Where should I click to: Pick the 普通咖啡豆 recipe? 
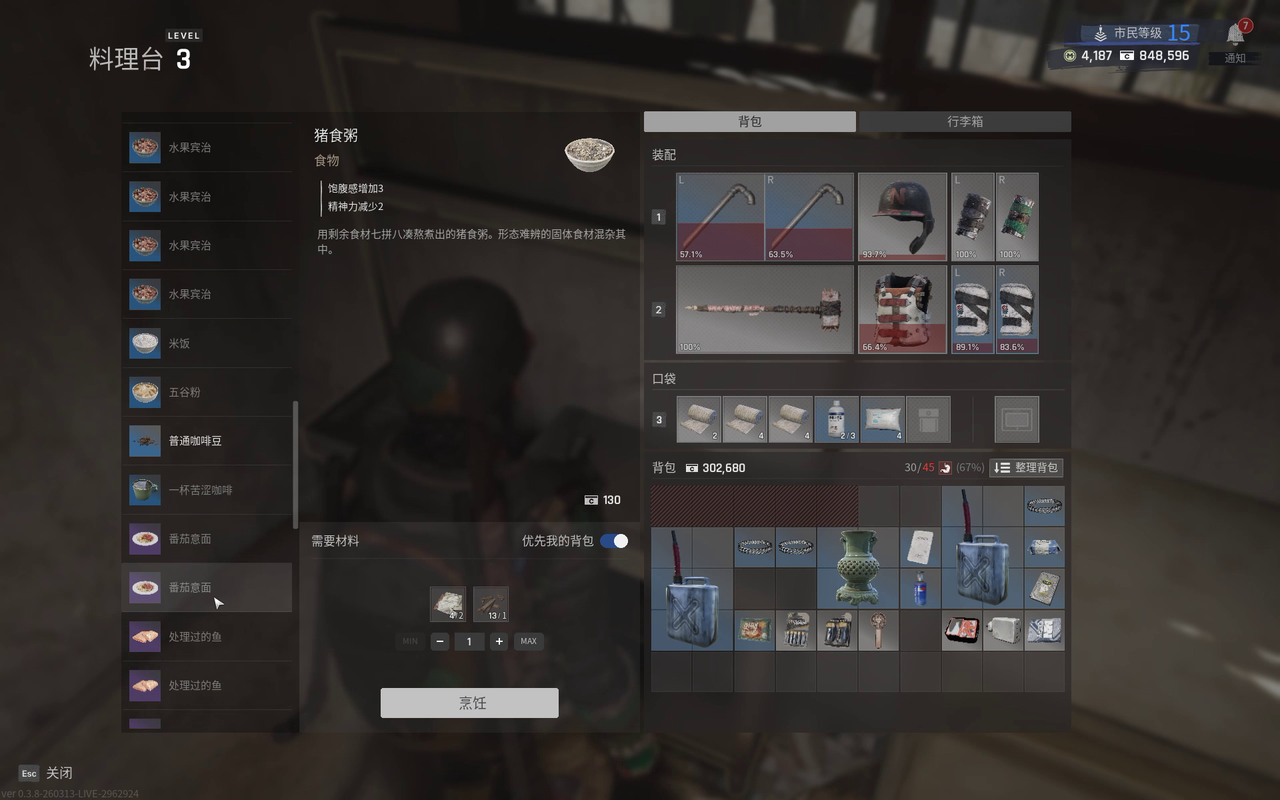pyautogui.click(x=208, y=441)
